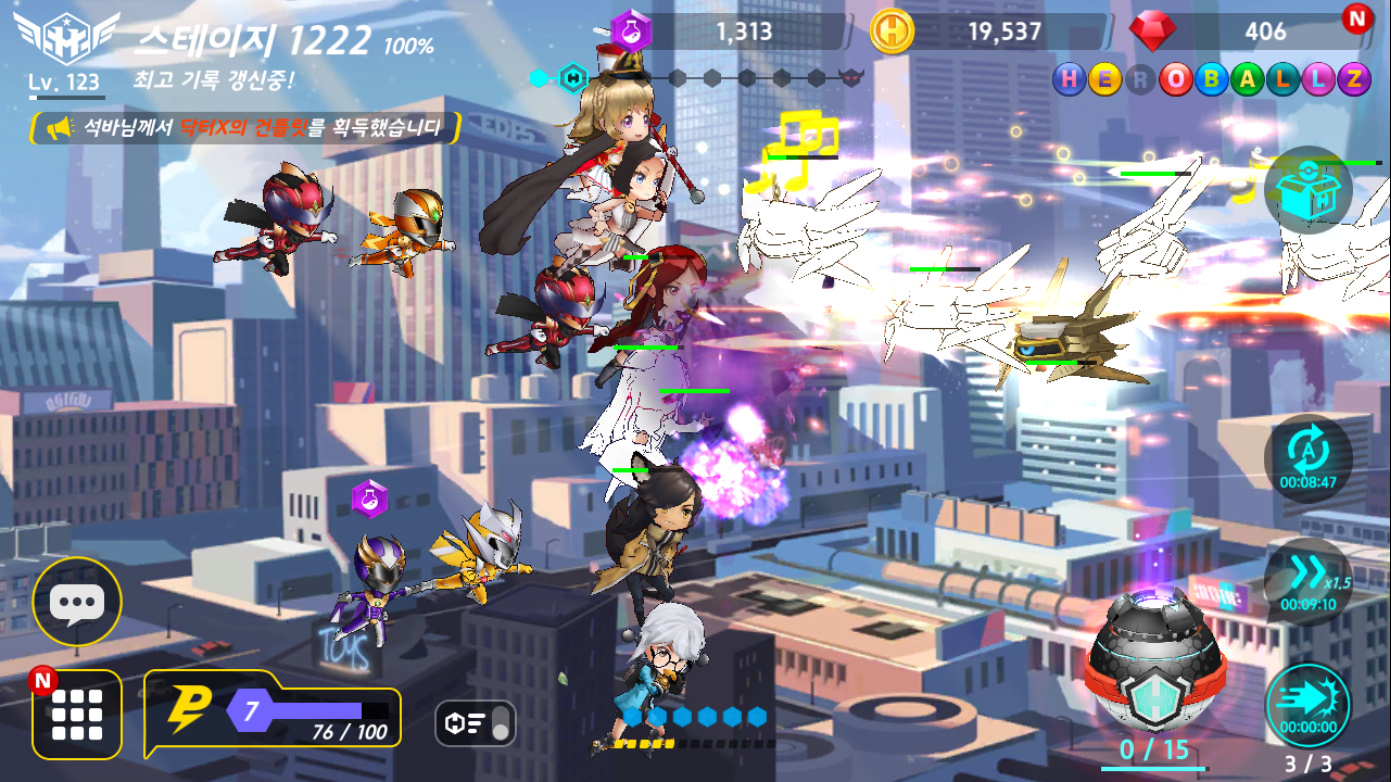Viewport: 1391px width, 782px height.
Task: Activate the x1.5 speed boost button
Action: click(1308, 579)
